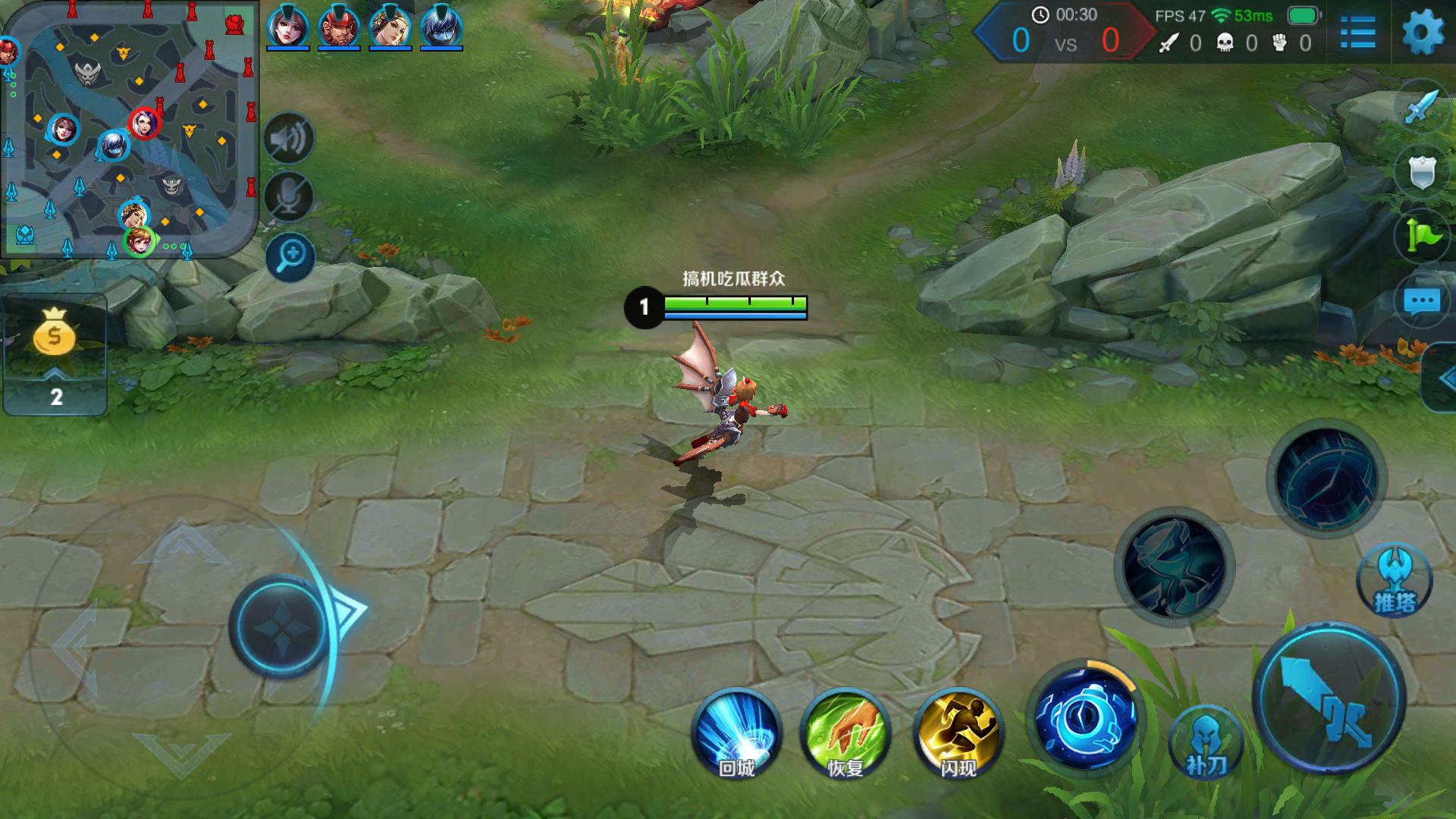Screen dimensions: 1456x819
Task: Tap the 补刀 last-hit button
Action: pyautogui.click(x=1206, y=743)
